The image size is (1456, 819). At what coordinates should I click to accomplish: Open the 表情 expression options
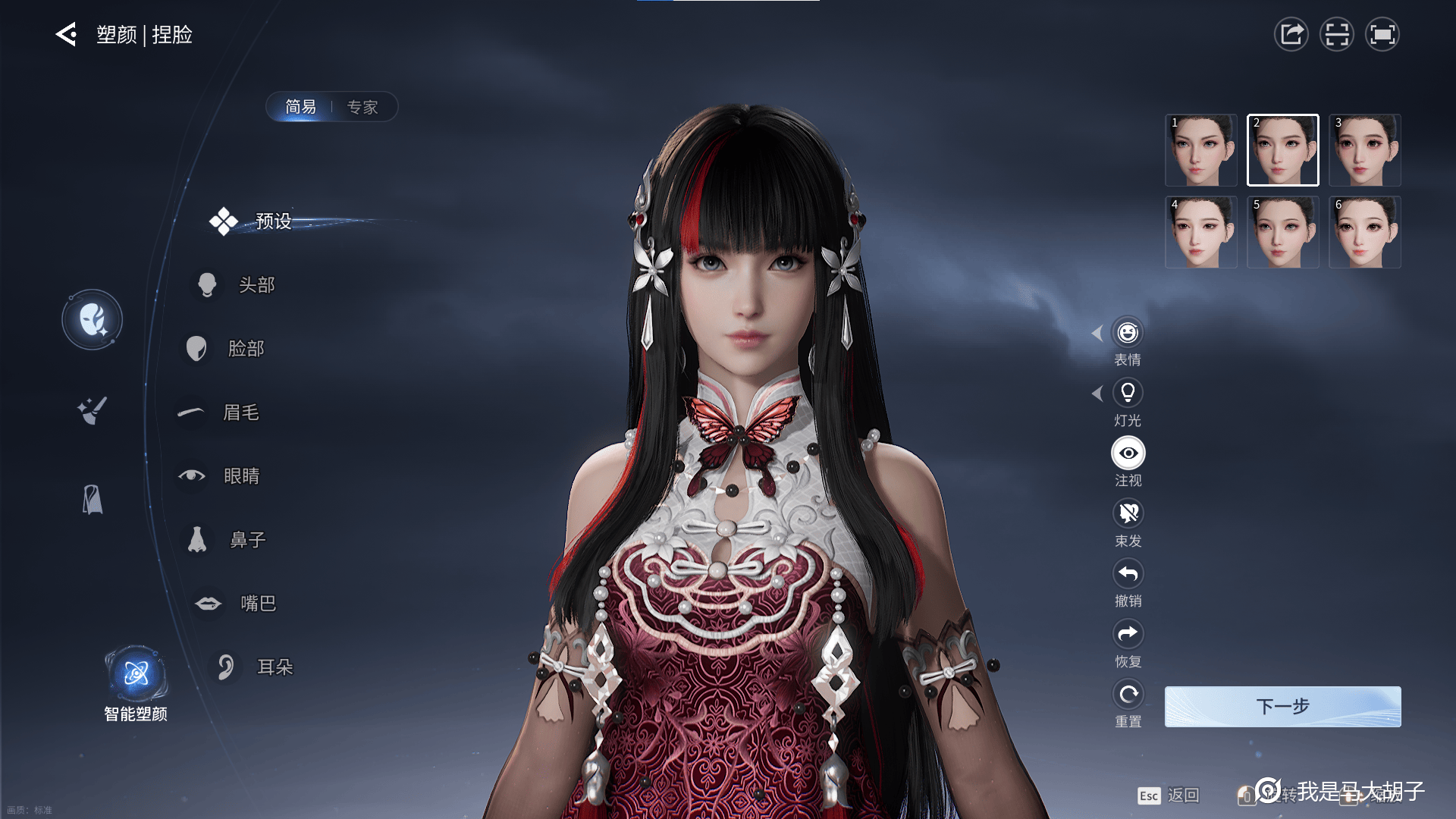click(x=1128, y=333)
